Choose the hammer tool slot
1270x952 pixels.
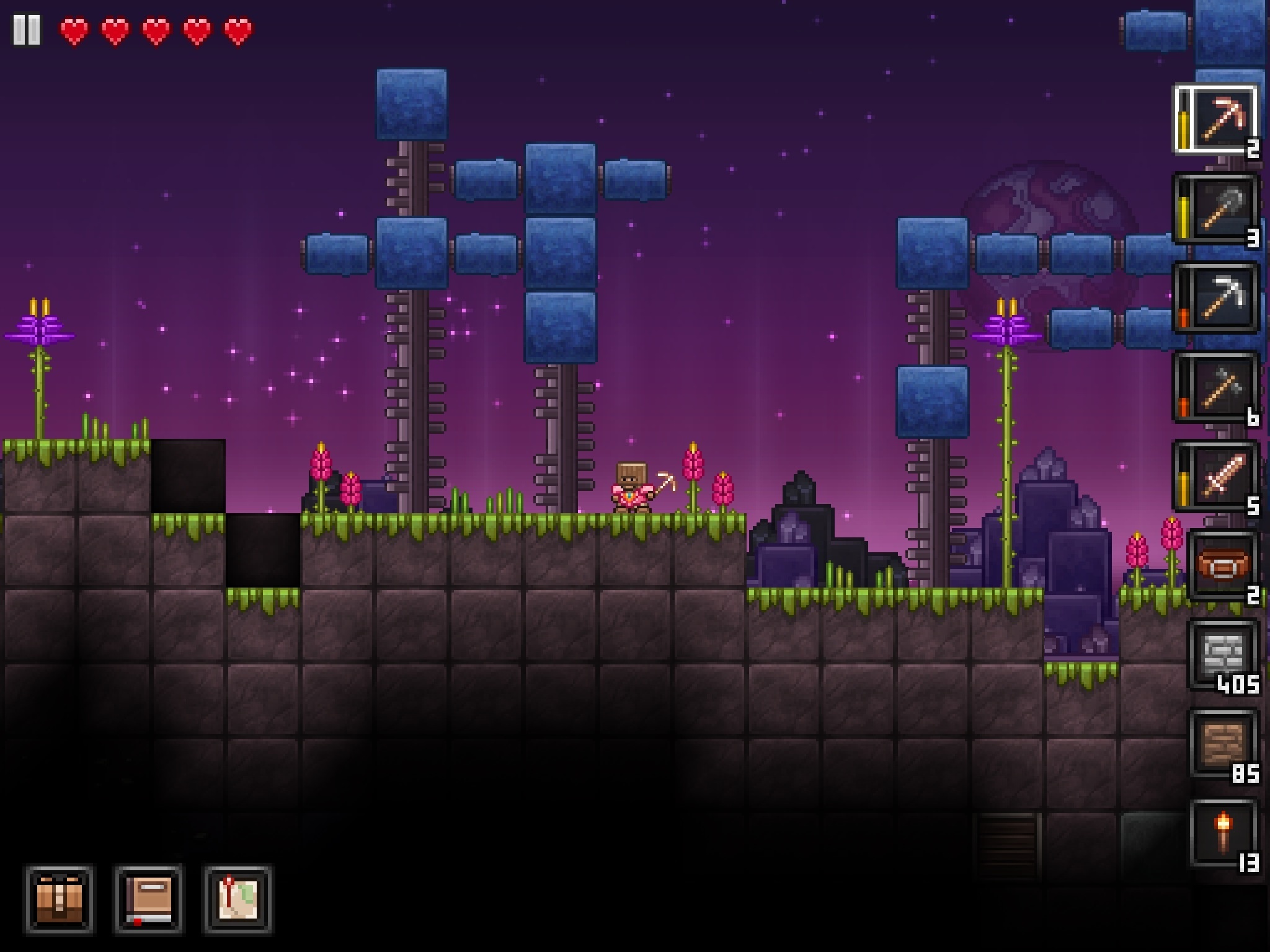click(x=1218, y=388)
